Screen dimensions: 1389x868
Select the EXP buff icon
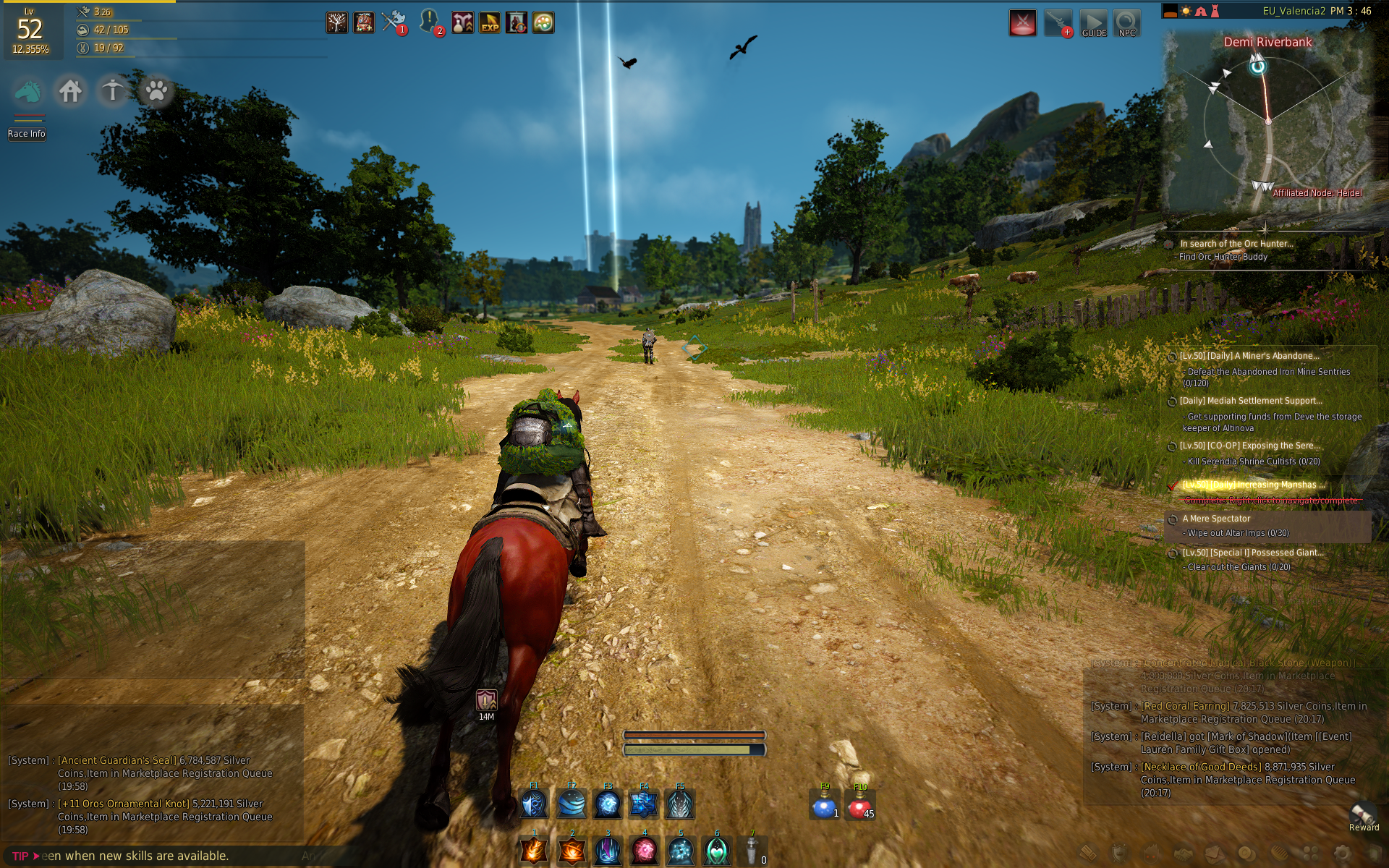tap(490, 23)
